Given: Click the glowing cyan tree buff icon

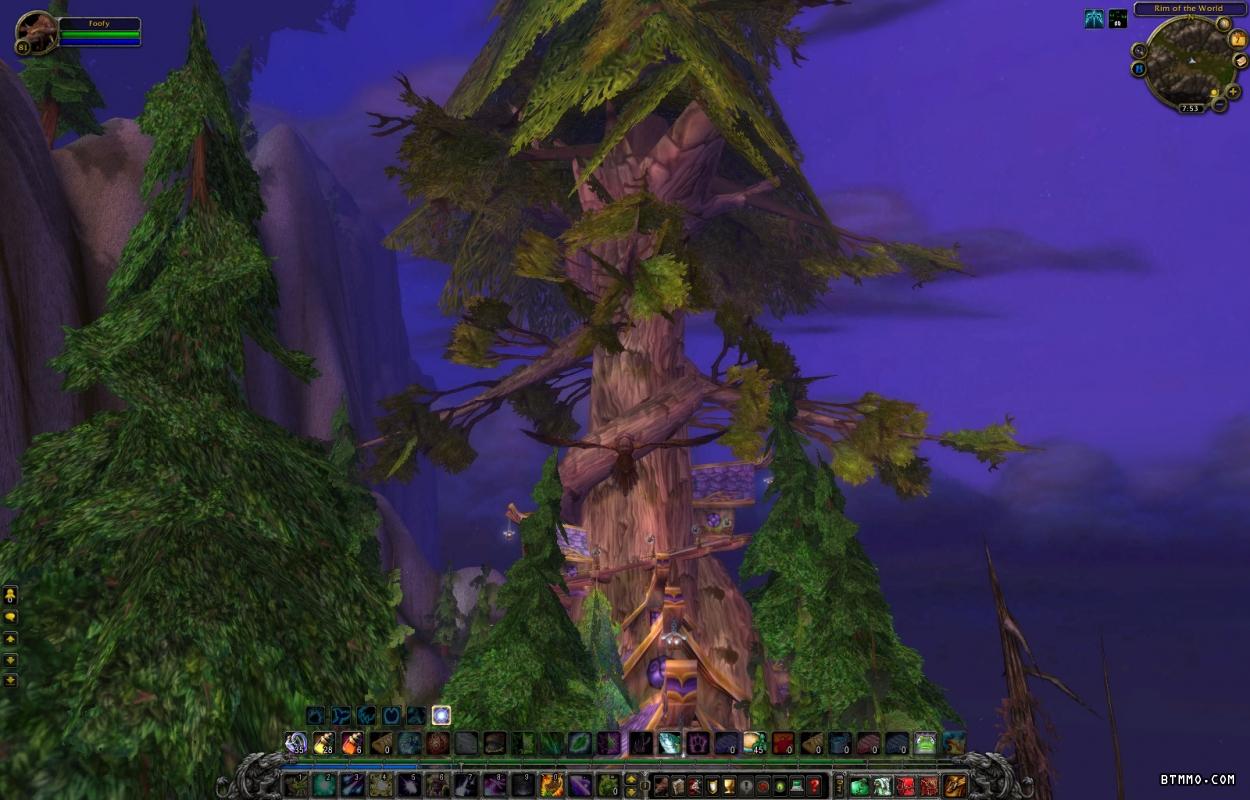Looking at the screenshot, I should click(1095, 18).
